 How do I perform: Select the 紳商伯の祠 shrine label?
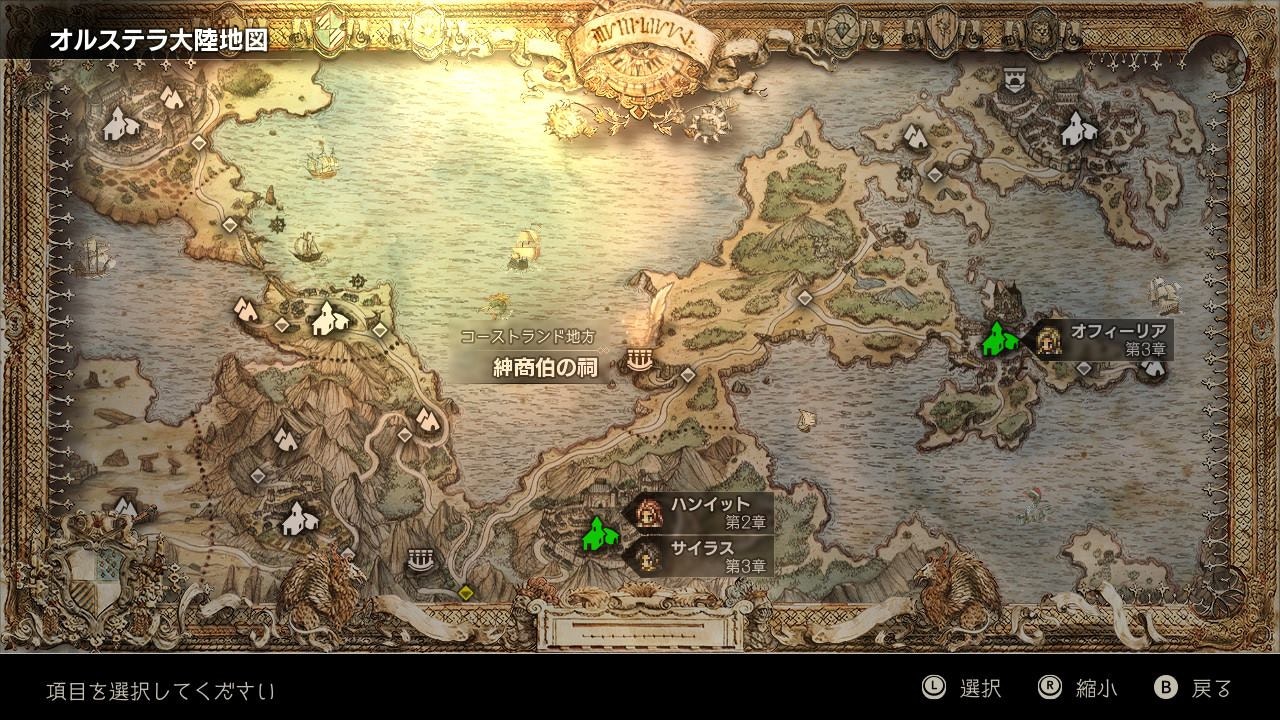(545, 367)
